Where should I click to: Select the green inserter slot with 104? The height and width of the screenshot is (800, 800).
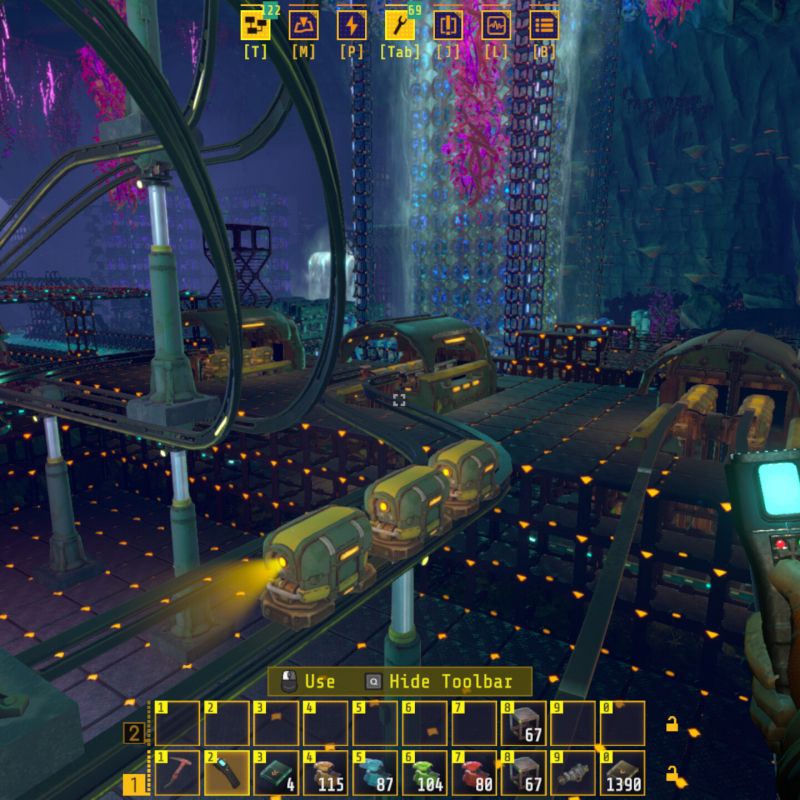click(423, 772)
